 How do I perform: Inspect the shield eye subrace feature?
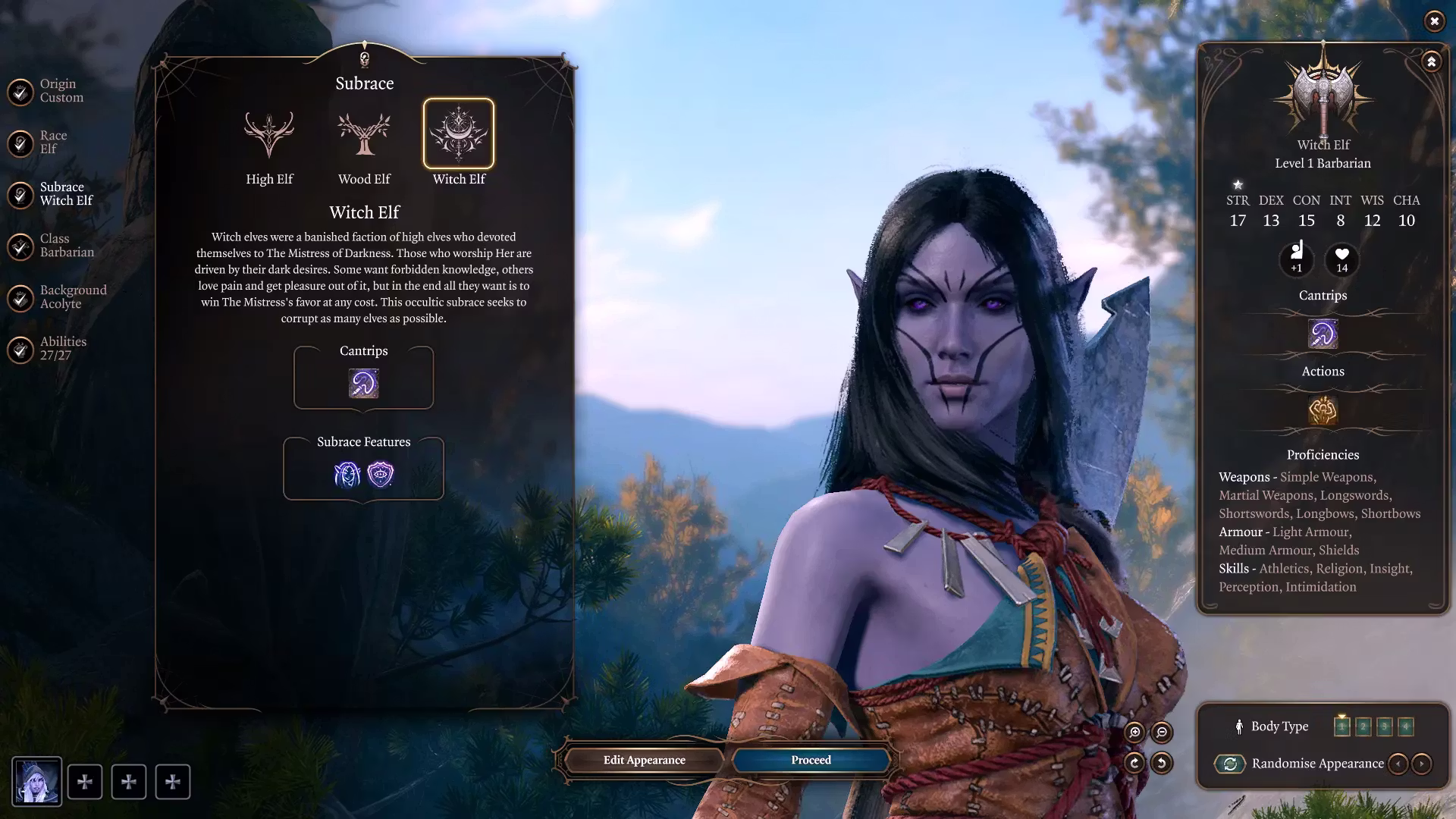coord(380,475)
